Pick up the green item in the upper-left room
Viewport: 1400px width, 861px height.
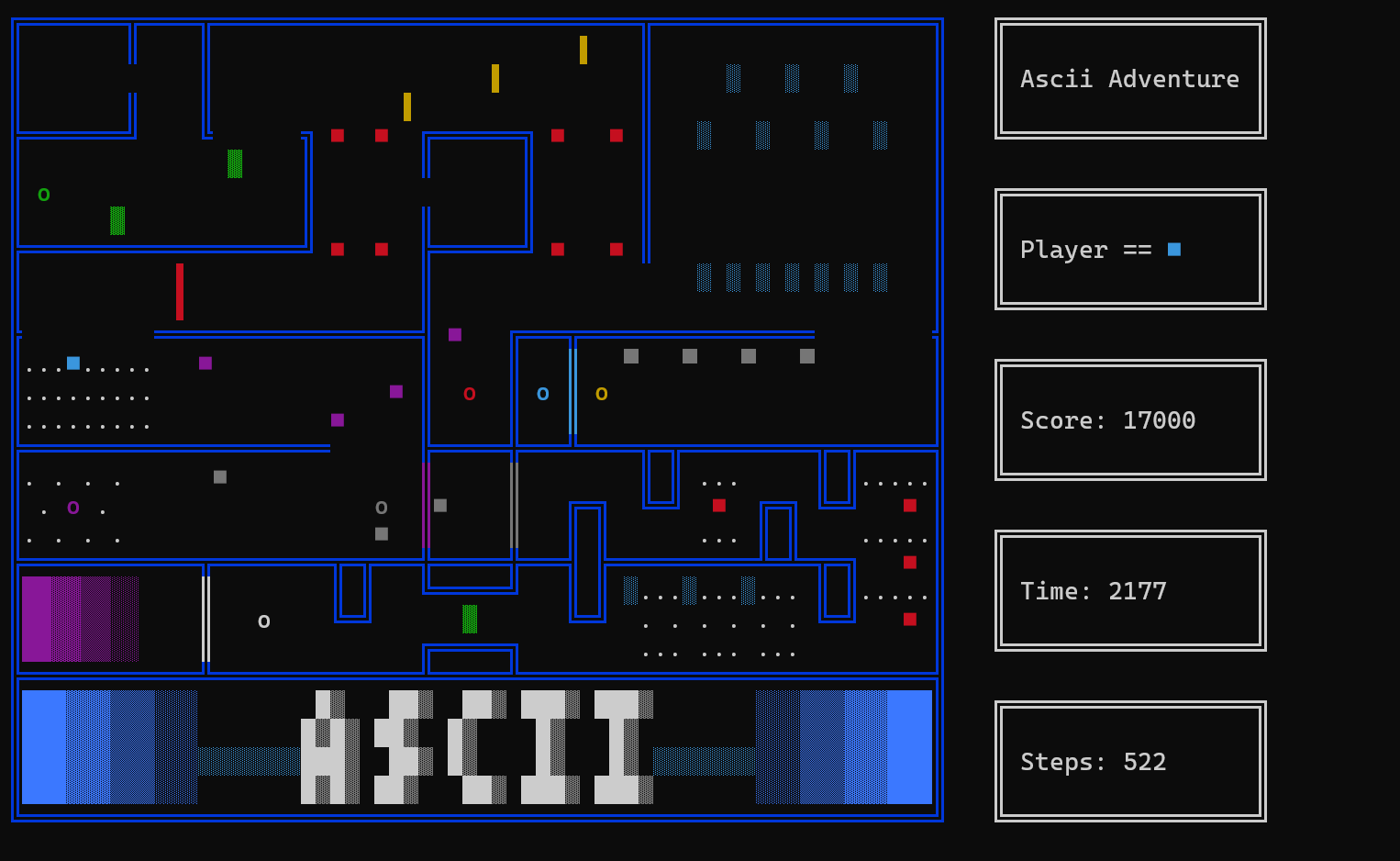(x=235, y=163)
